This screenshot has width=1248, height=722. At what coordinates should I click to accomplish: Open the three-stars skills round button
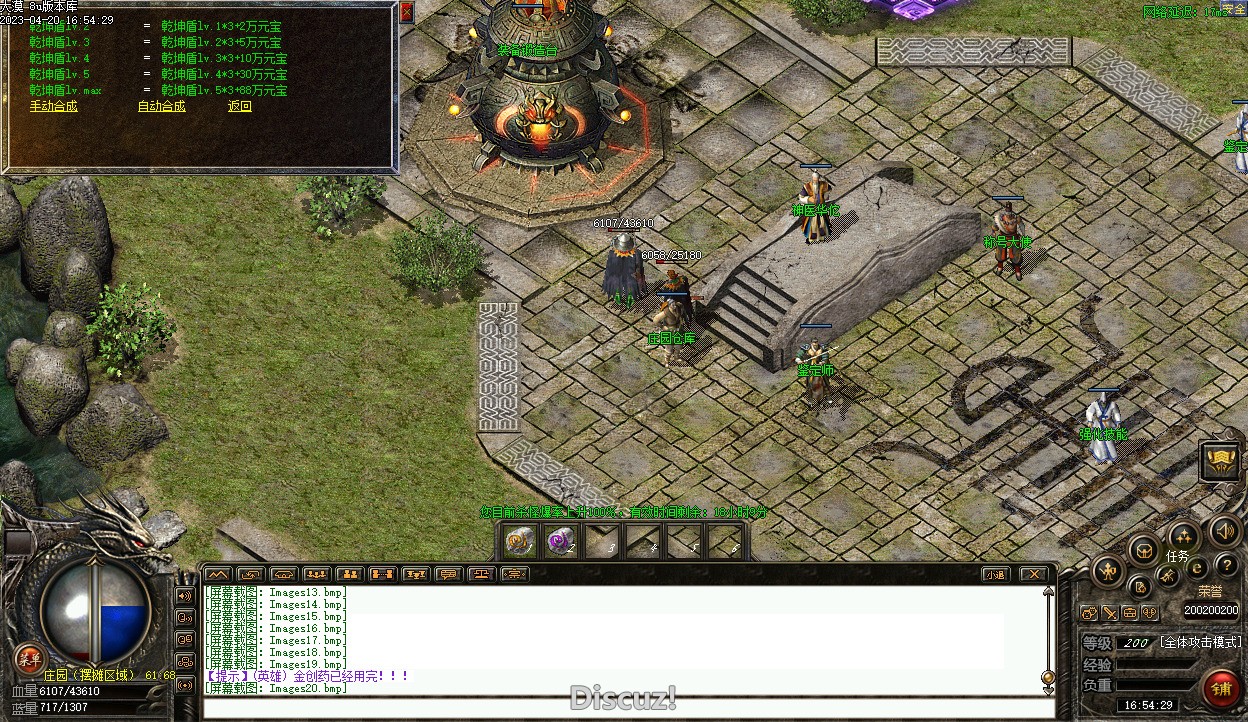tap(1184, 535)
